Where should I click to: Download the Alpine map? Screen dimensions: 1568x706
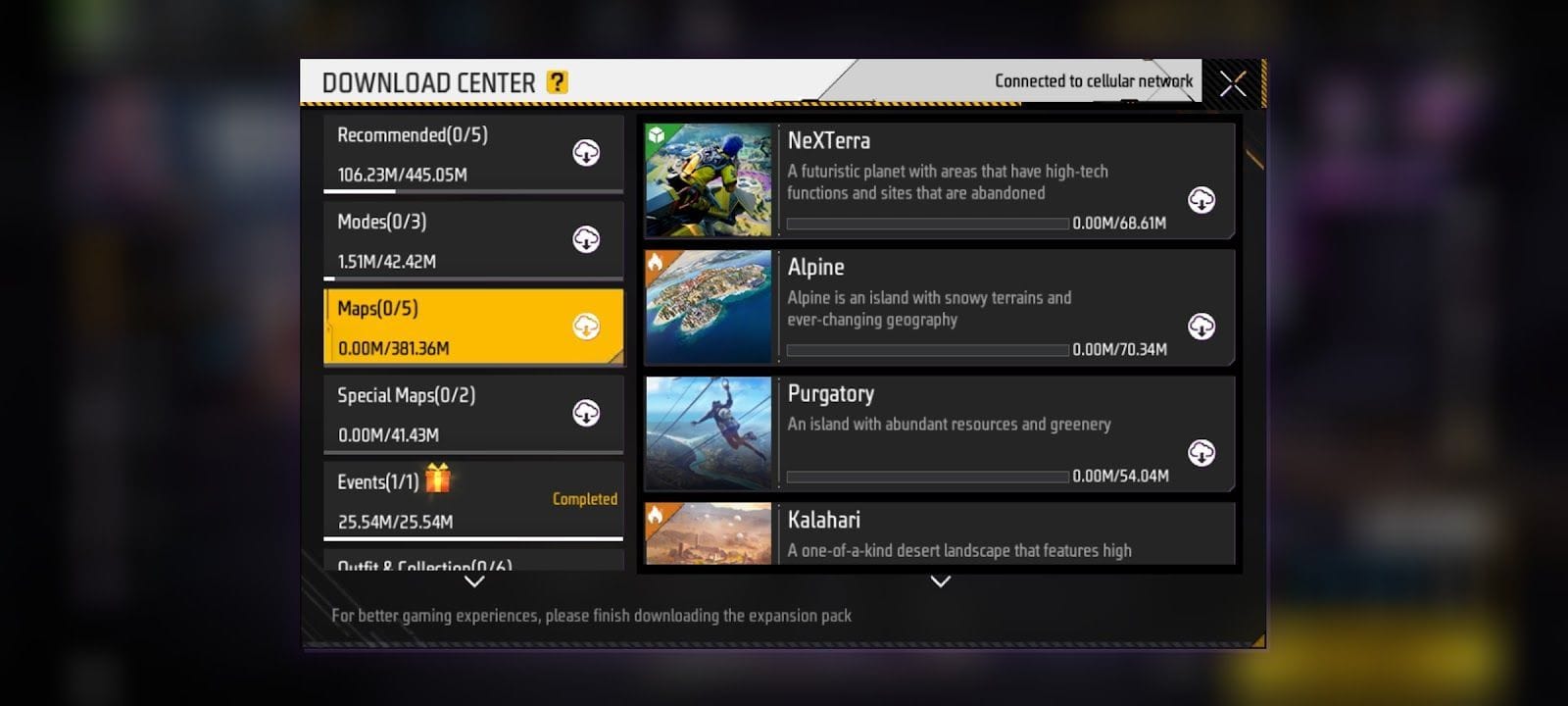coord(1201,327)
